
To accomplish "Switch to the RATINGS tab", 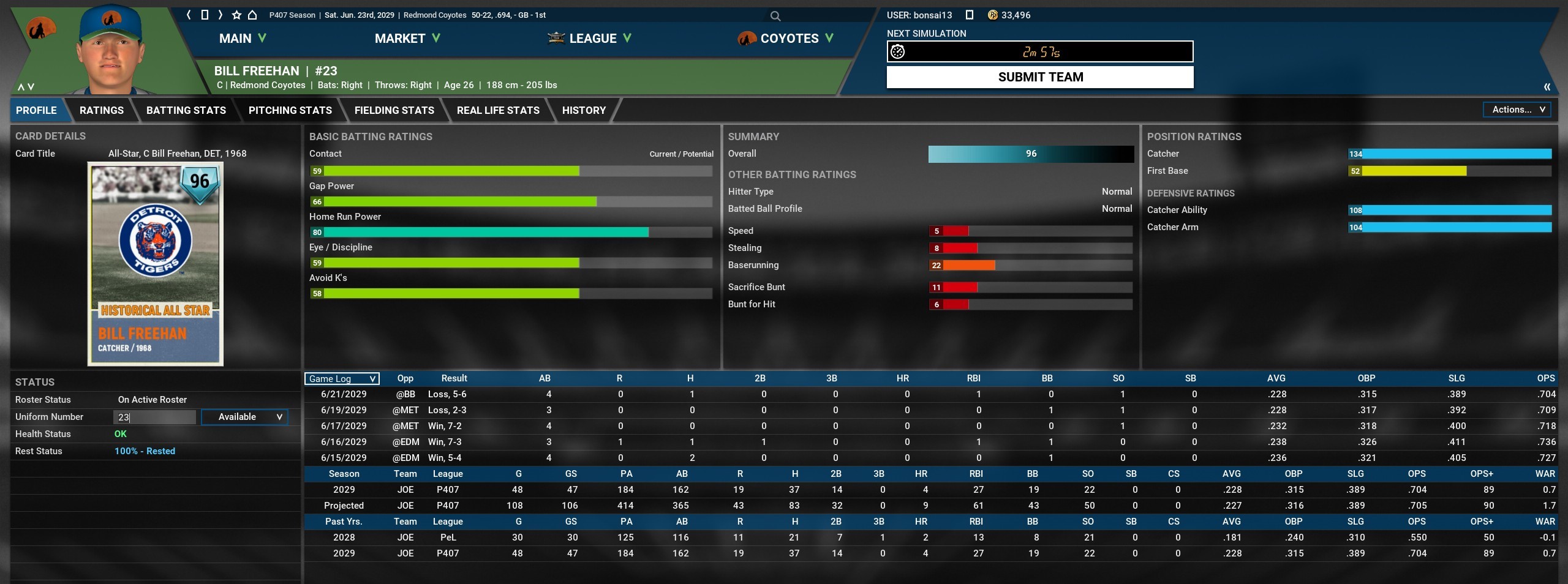I will [x=102, y=110].
